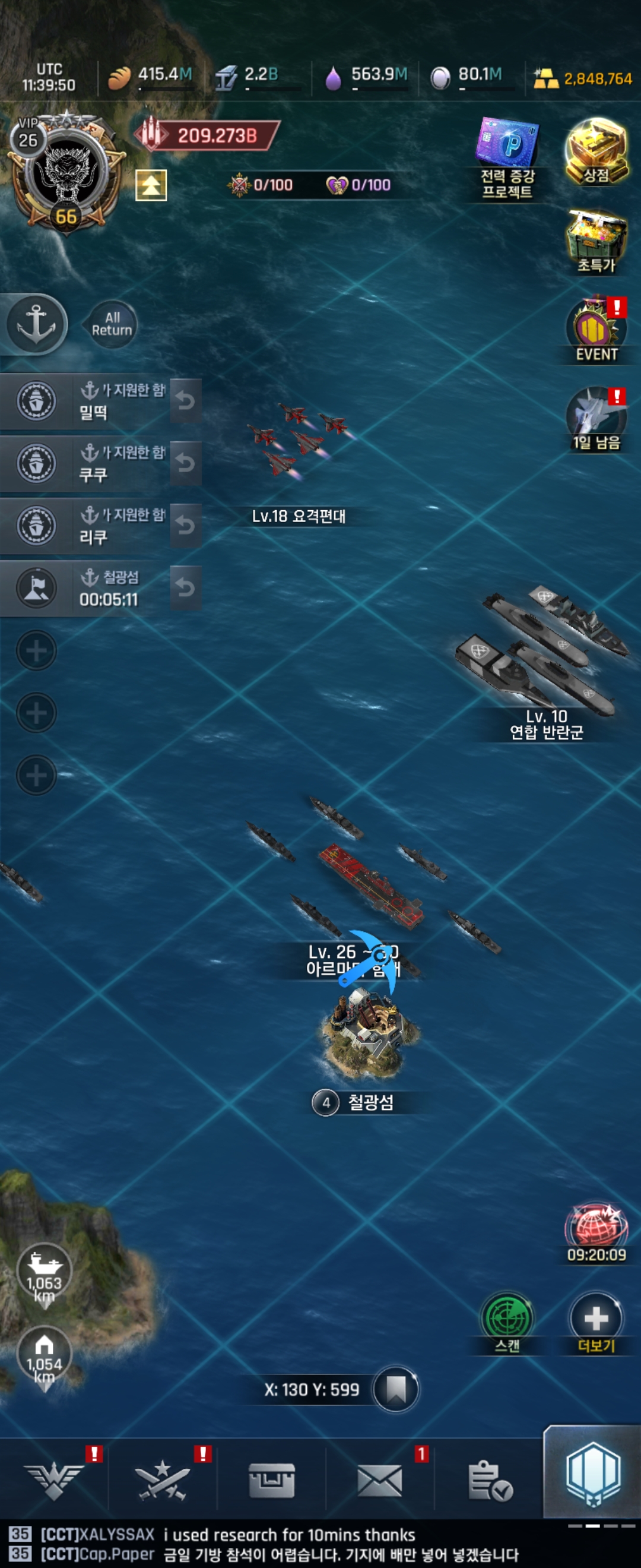Screen dimensions: 641x1568
Task: Open the crossed-swords battle menu
Action: tap(163, 1480)
